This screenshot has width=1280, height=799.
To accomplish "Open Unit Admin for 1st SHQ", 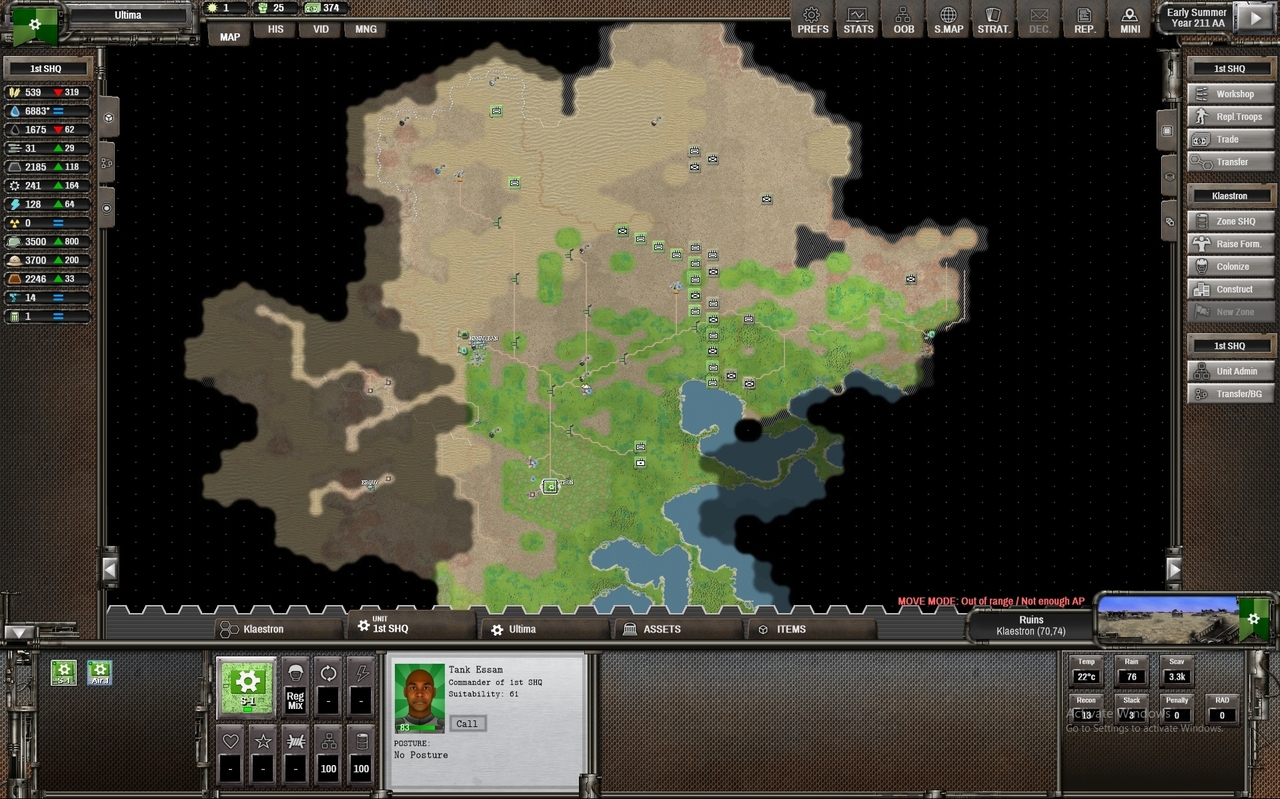I will pyautogui.click(x=1231, y=371).
